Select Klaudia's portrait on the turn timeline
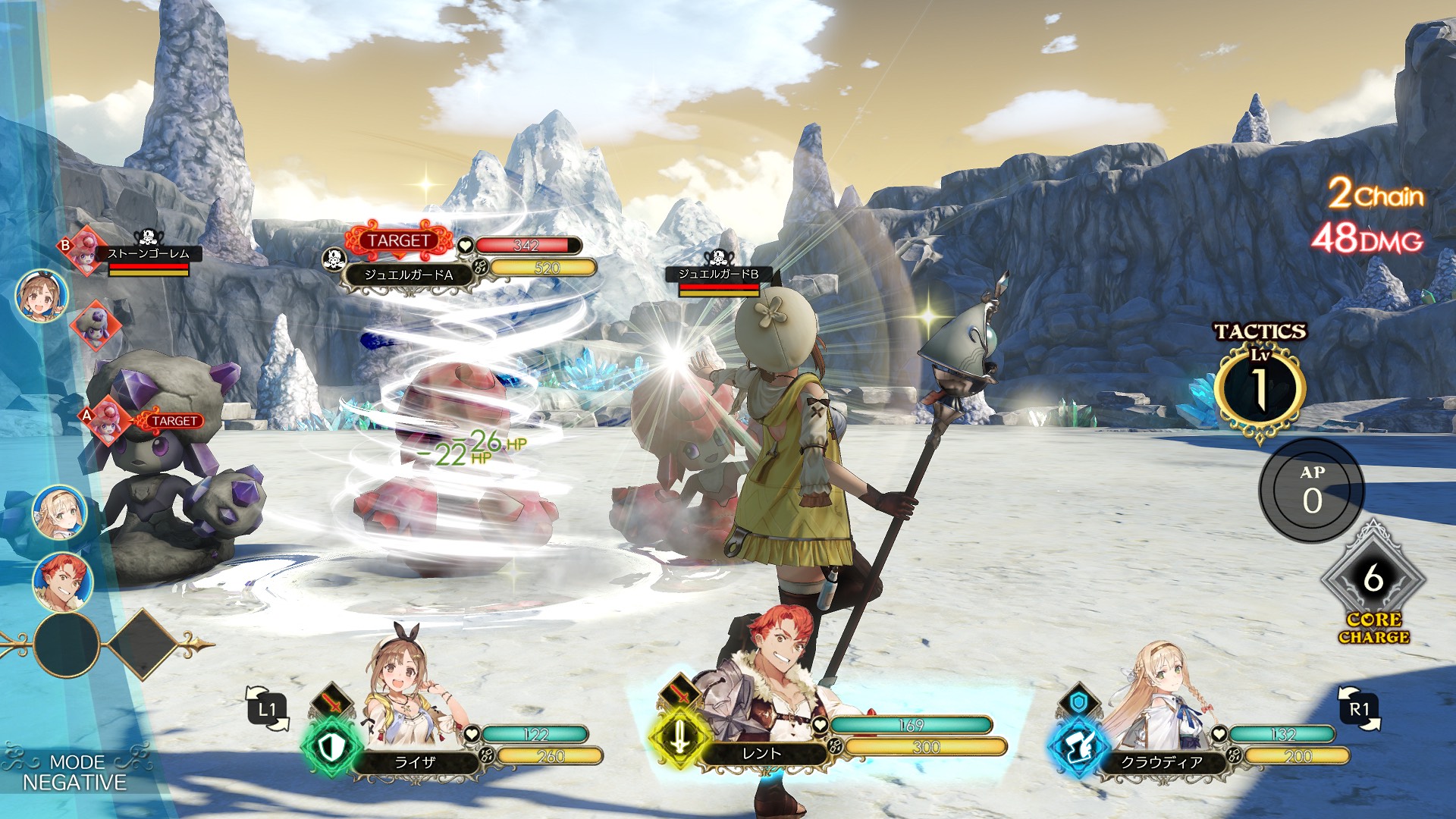1456x819 pixels. pos(59,513)
